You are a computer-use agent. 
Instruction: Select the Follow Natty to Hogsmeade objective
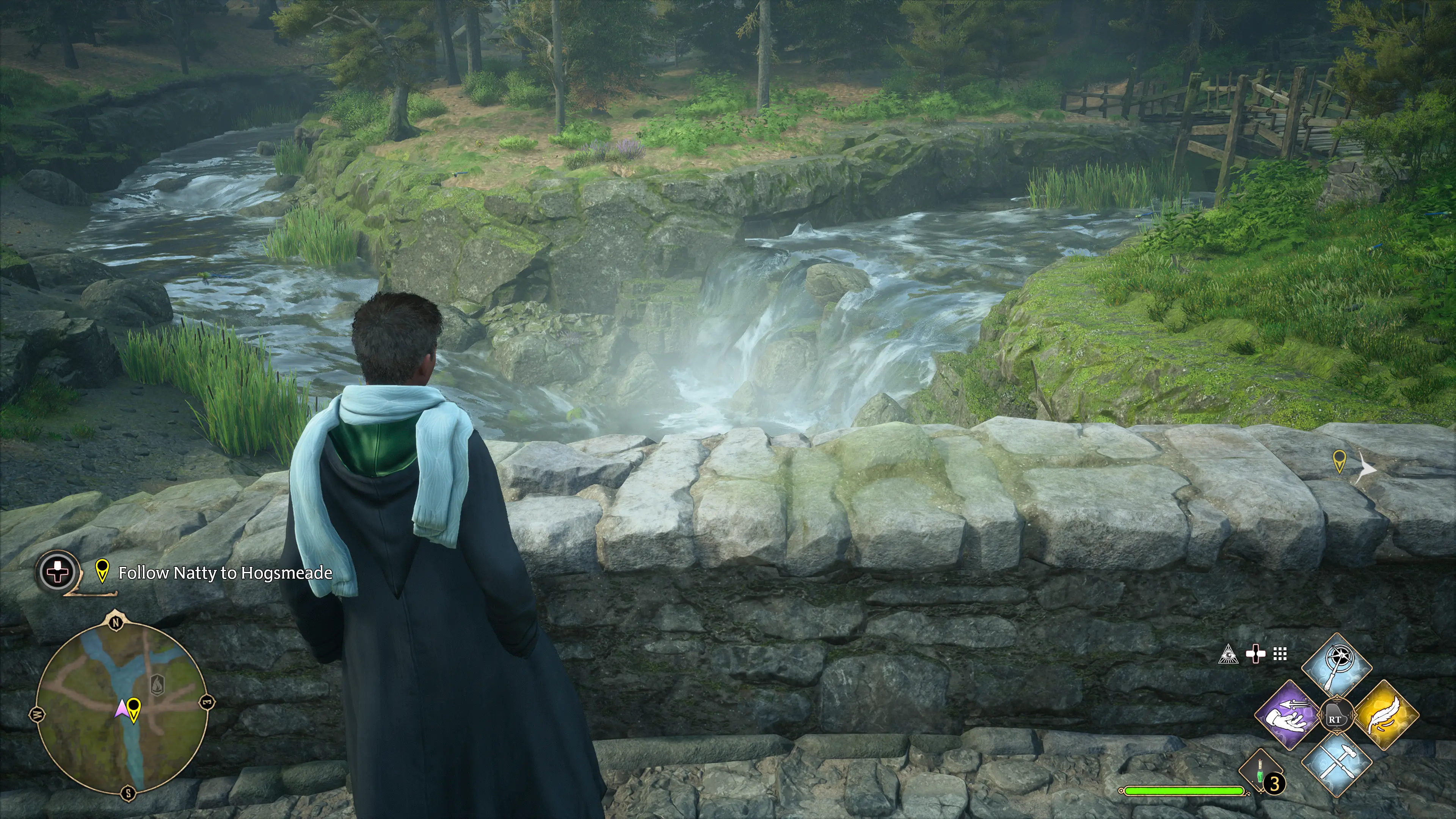pos(224,573)
